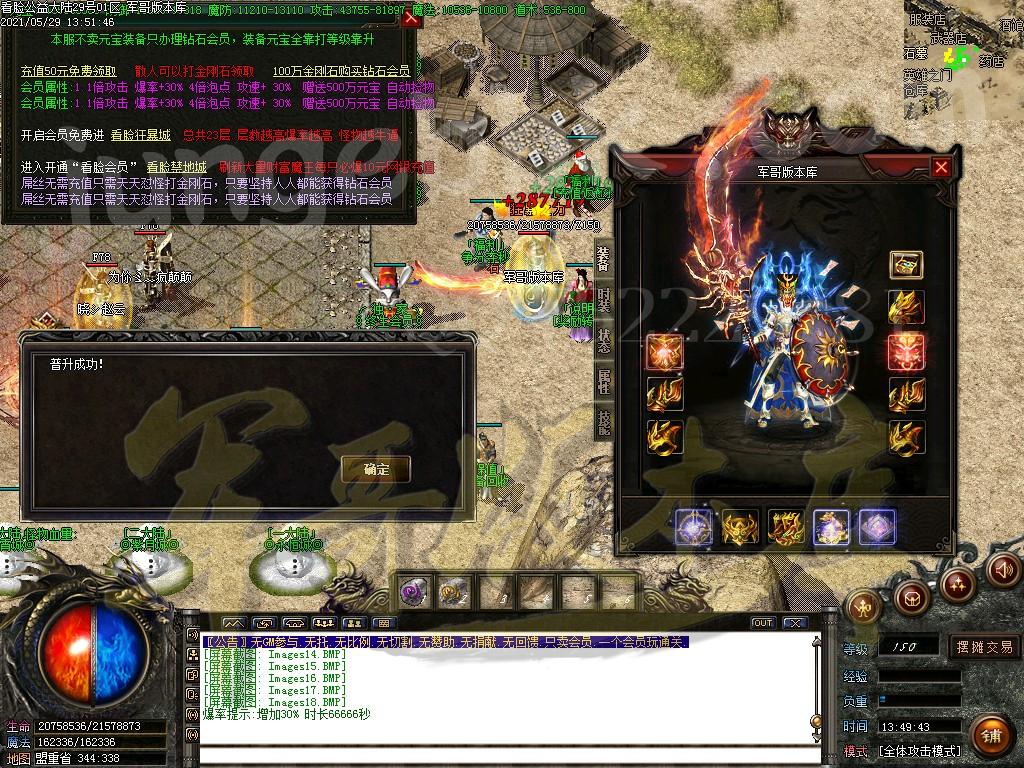The height and width of the screenshot is (768, 1024).
Task: Click the OUT button above the chat
Action: [763, 623]
